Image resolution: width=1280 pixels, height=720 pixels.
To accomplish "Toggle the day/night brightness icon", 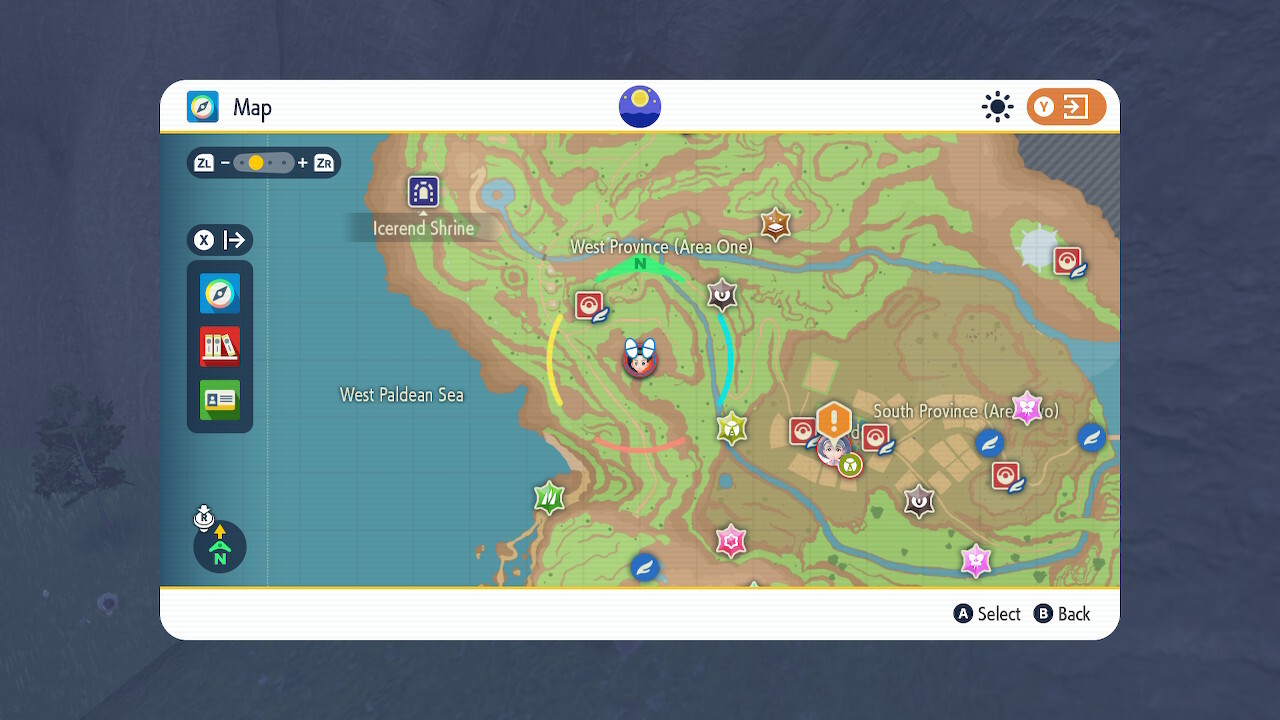I will click(997, 107).
